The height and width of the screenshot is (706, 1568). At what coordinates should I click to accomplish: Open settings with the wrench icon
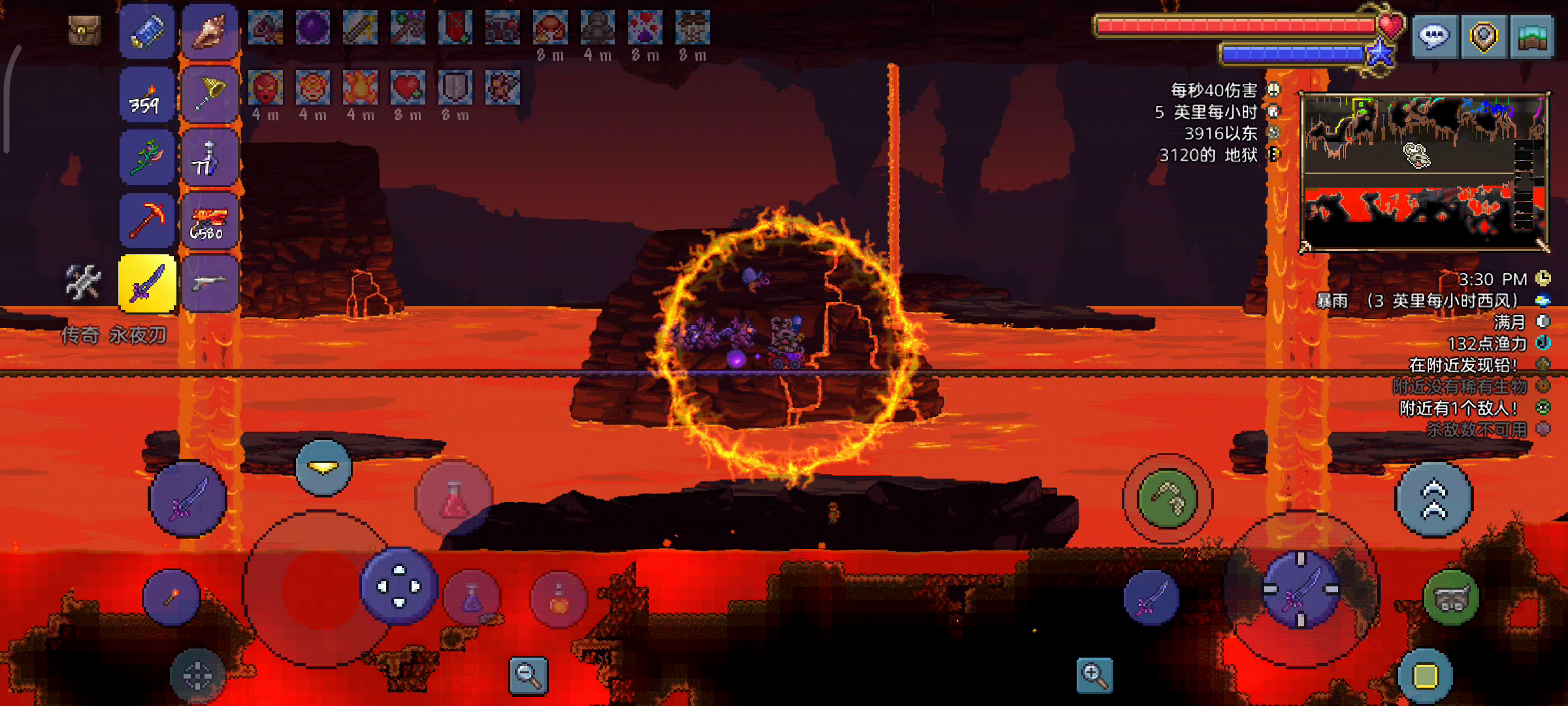[83, 283]
